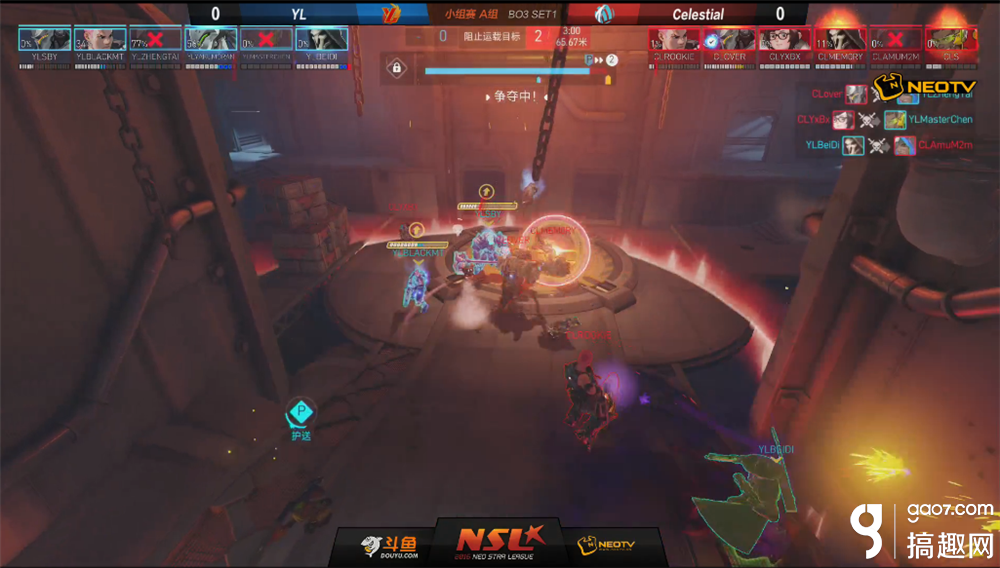Click the payload lock icon
This screenshot has height=568, width=1000.
[x=397, y=69]
